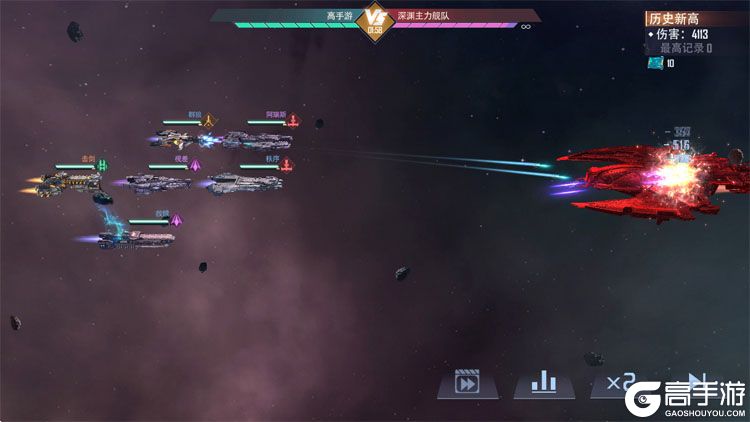This screenshot has height=422, width=750.
Task: Select the teal reward card icon
Action: click(655, 63)
